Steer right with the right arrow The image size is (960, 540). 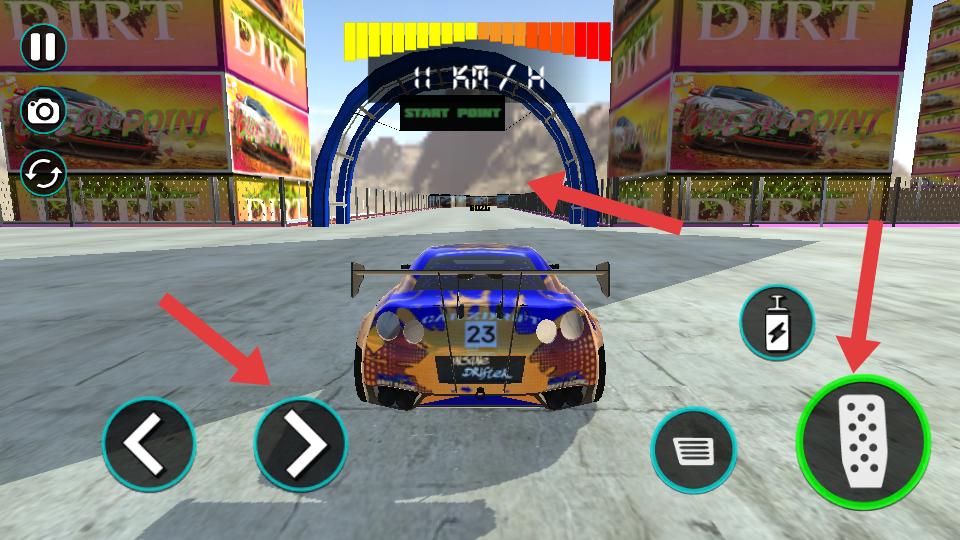tap(300, 443)
